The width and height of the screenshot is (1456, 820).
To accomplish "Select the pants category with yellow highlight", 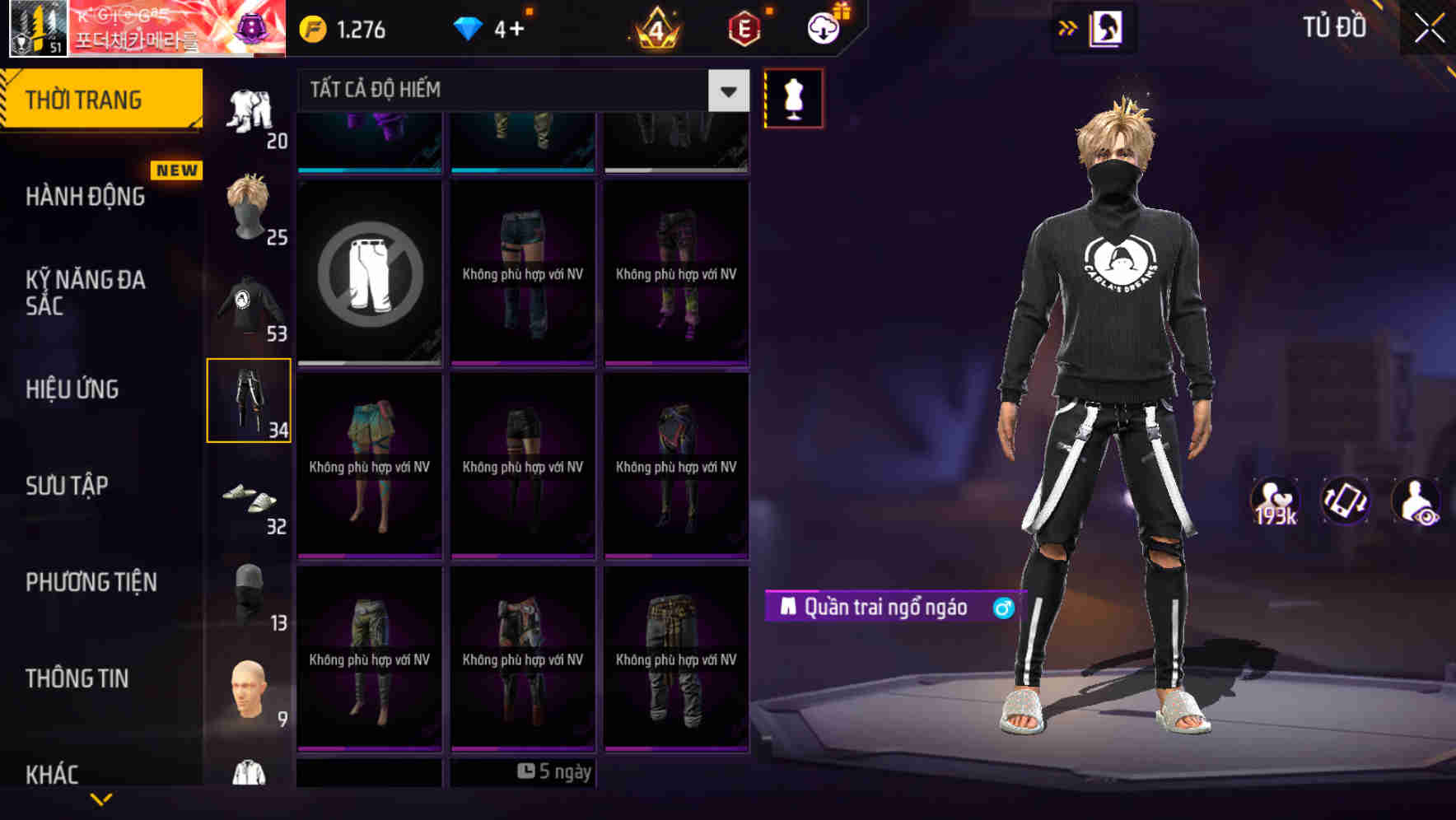I will (x=250, y=399).
